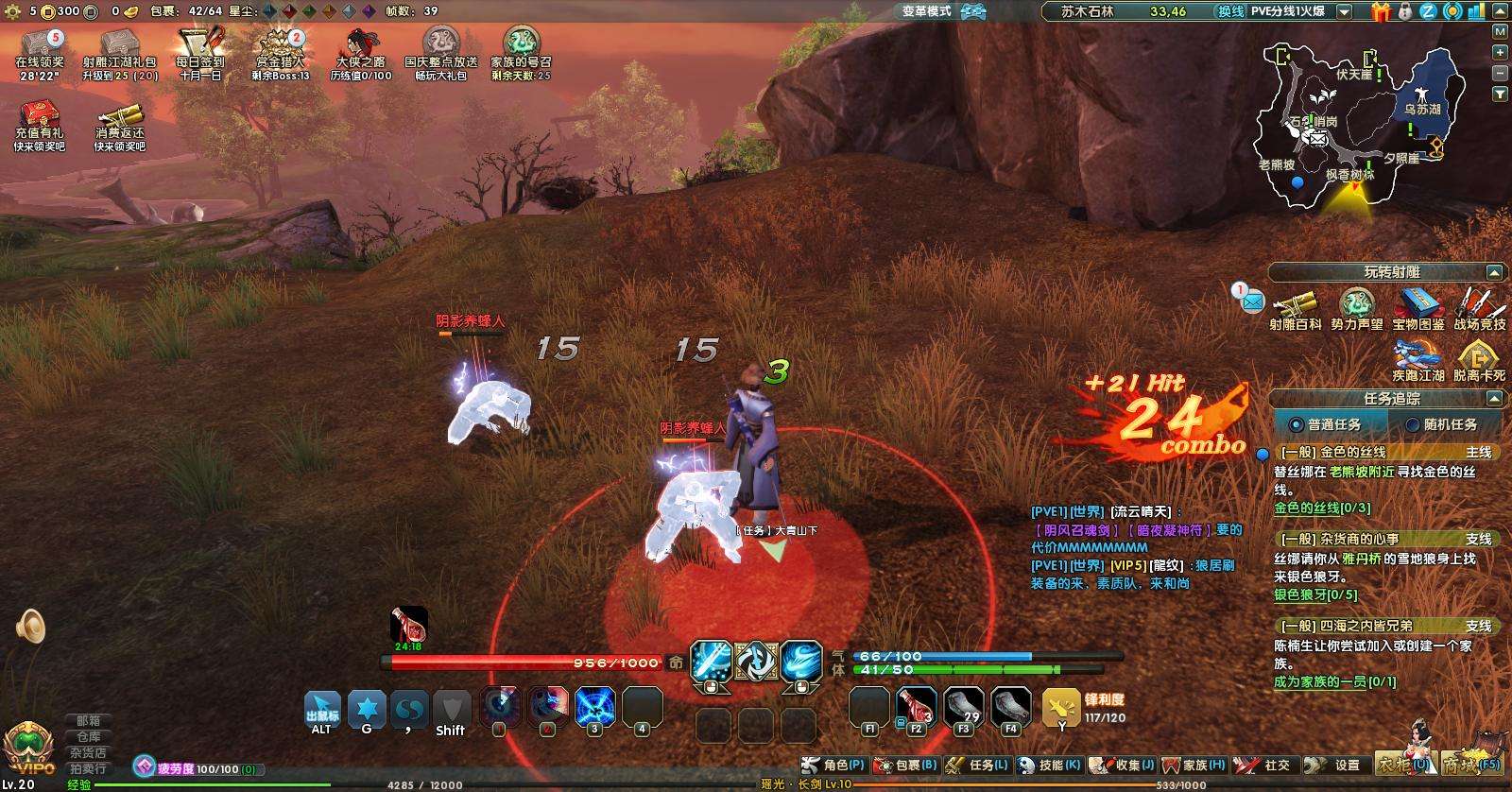Open the 在线领奖 online reward chest

pos(40,53)
